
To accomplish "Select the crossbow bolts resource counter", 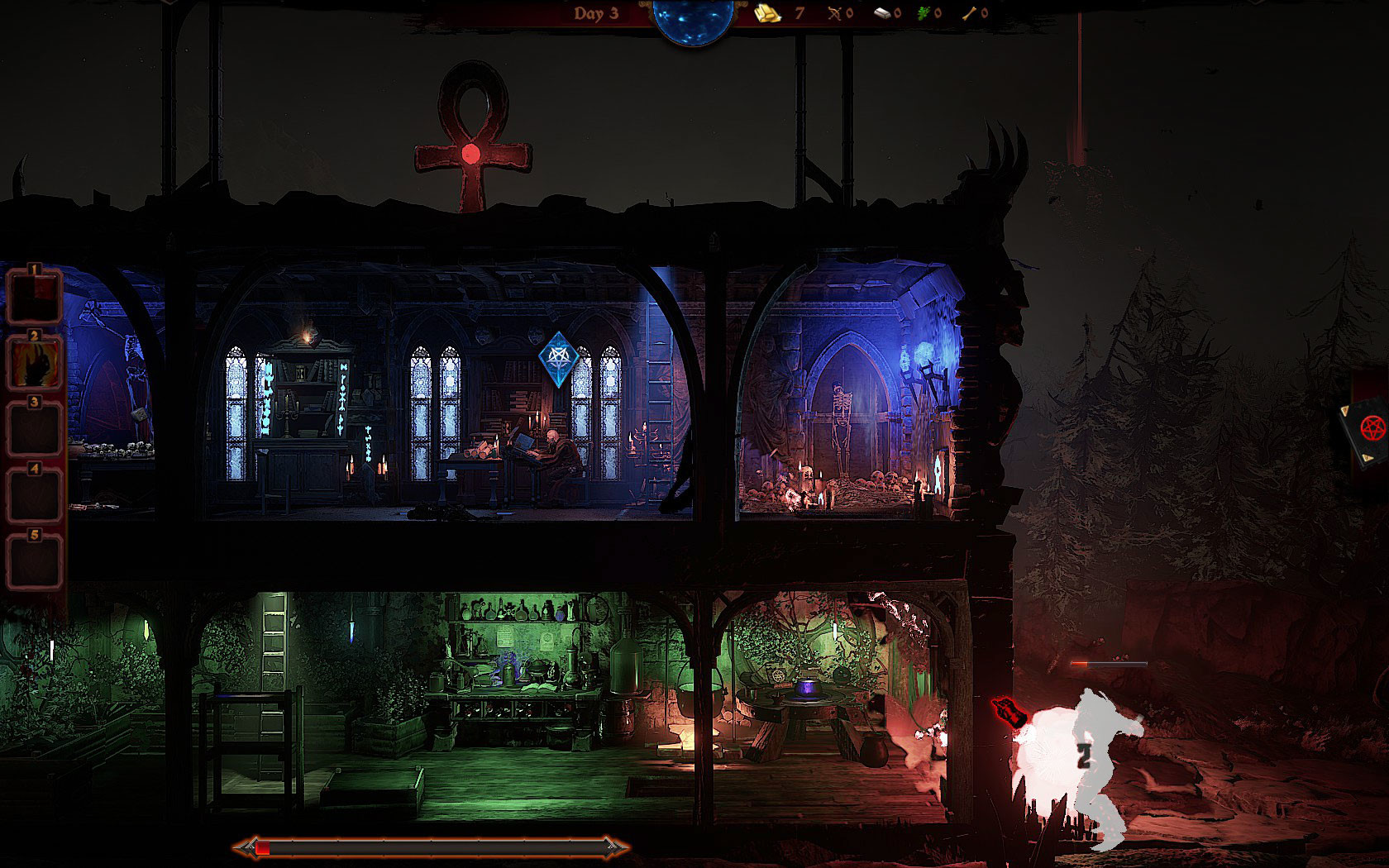I will [x=835, y=12].
